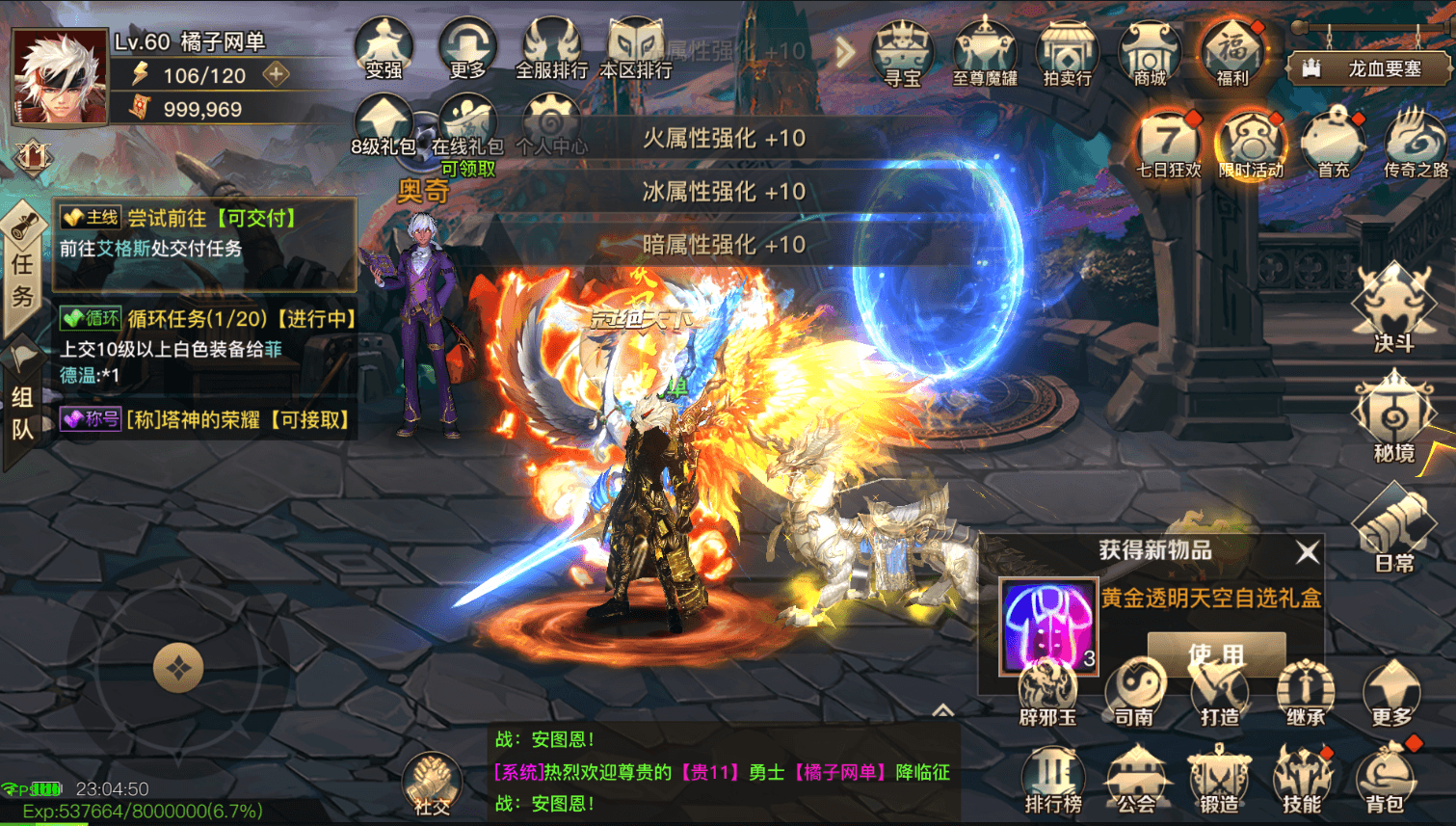Open the 背包 backpack
The width and height of the screenshot is (1456, 826).
(x=1386, y=781)
